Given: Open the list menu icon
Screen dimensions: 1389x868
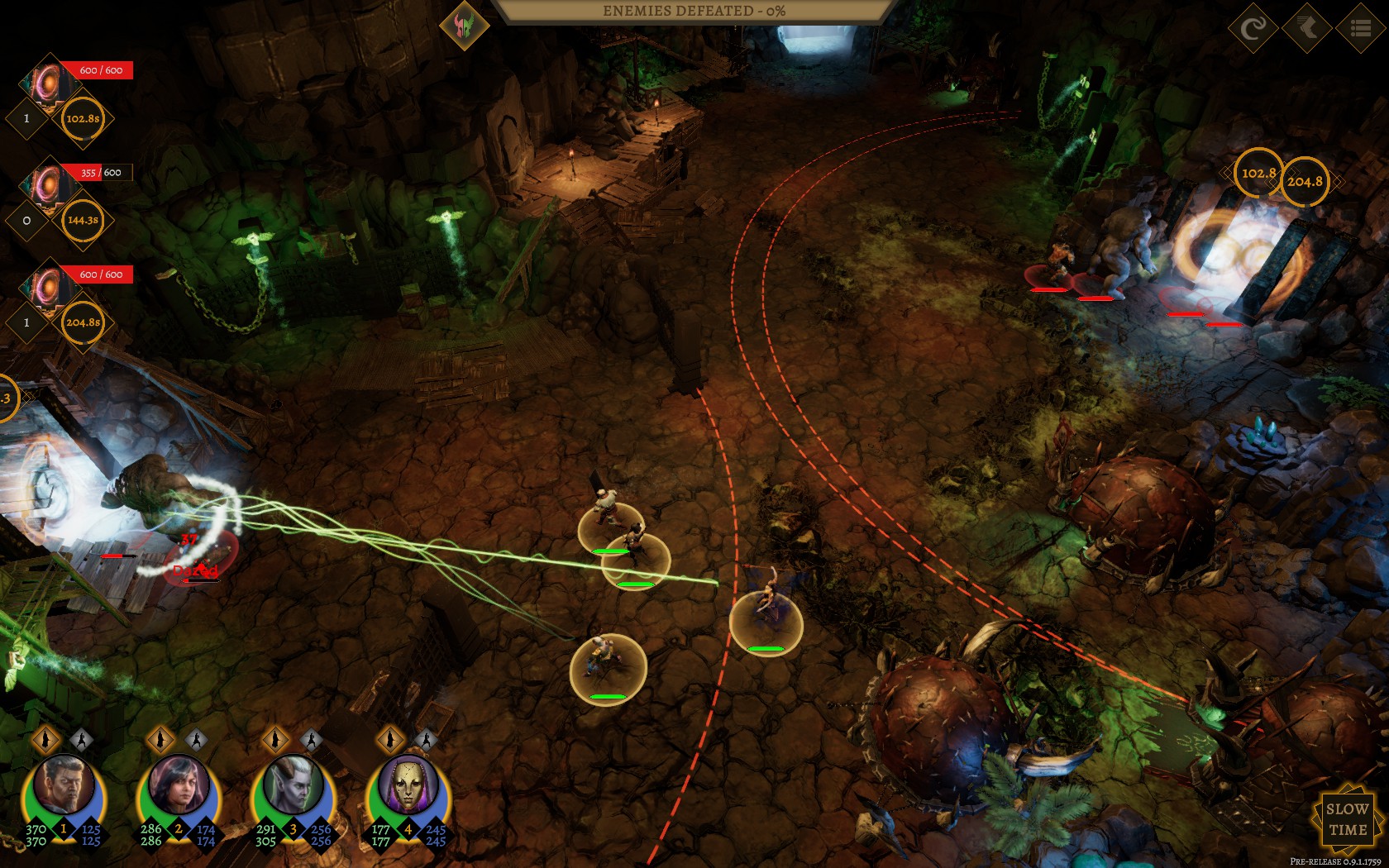Looking at the screenshot, I should point(1360,28).
